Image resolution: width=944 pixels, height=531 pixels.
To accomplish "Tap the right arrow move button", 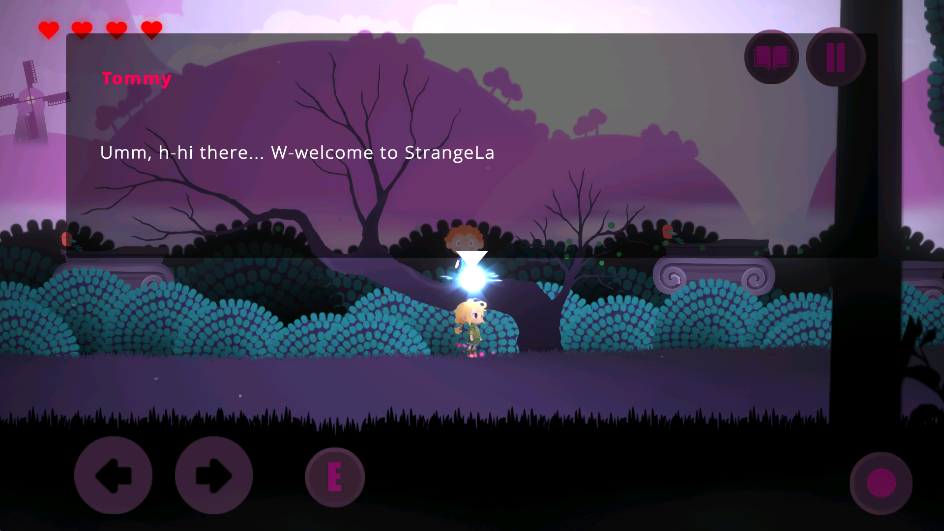I will coord(213,476).
